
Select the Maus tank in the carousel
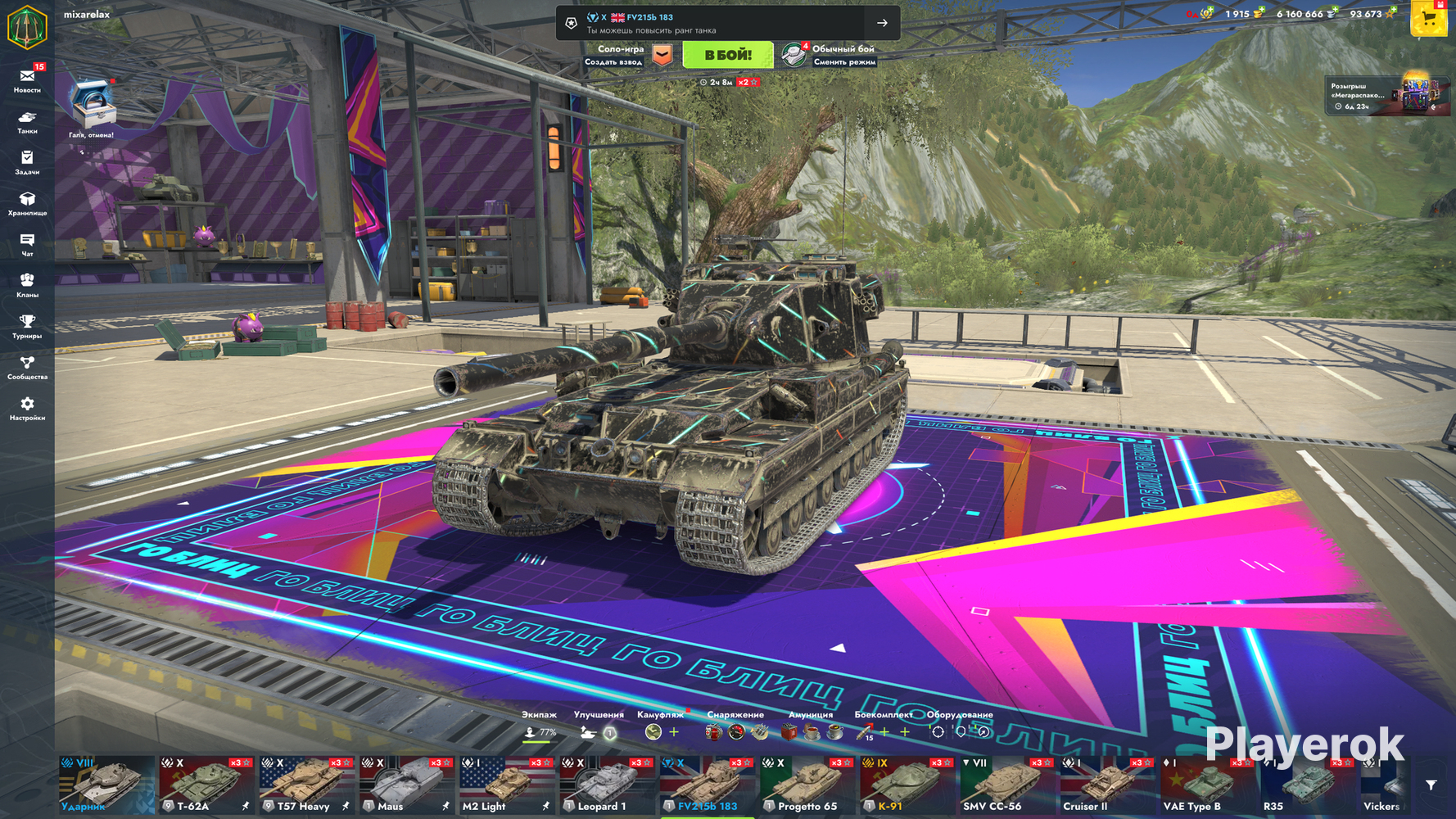pyautogui.click(x=406, y=785)
